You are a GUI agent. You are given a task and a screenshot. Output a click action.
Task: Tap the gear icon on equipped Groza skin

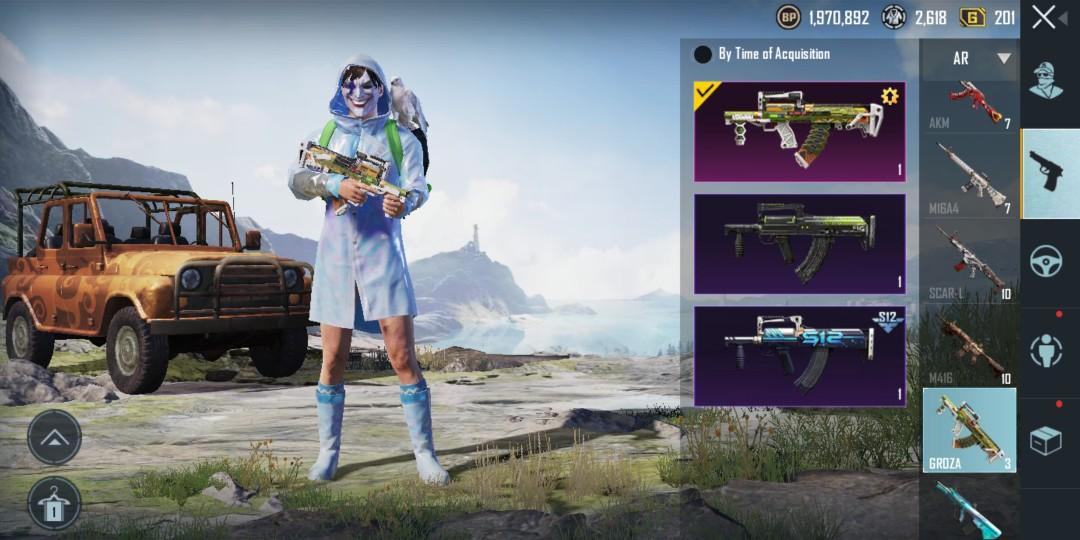pyautogui.click(x=889, y=97)
